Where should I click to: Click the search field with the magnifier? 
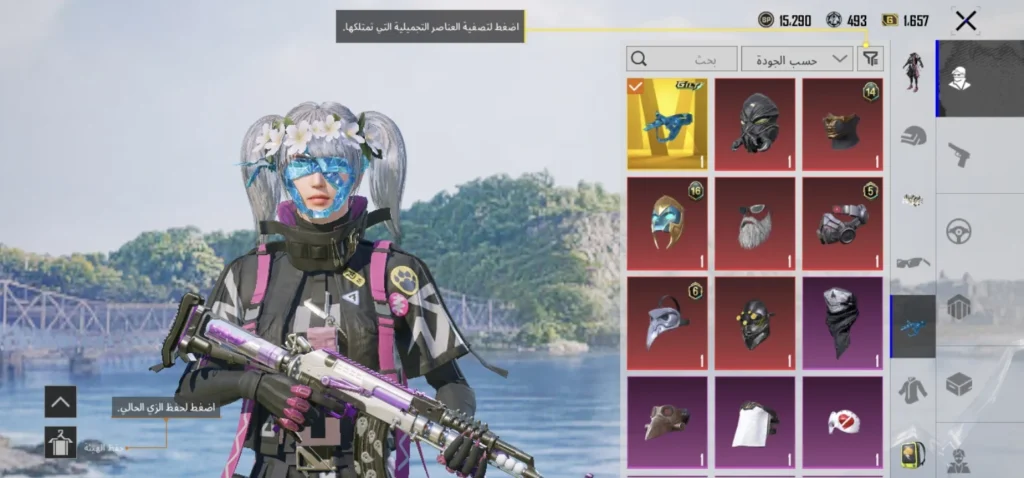click(682, 59)
